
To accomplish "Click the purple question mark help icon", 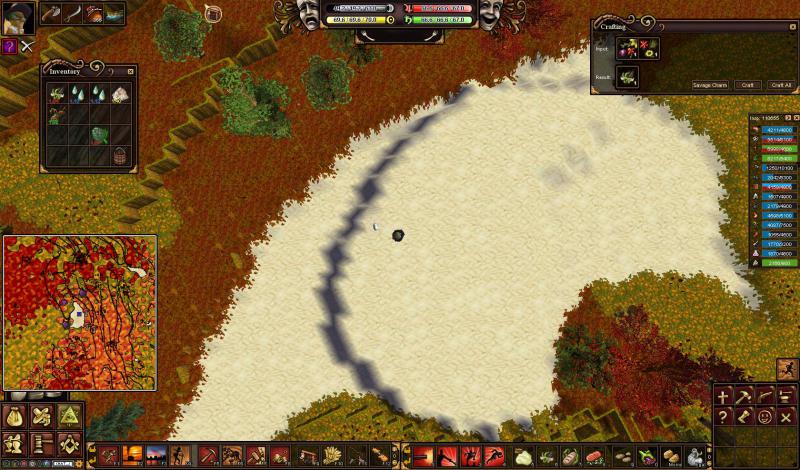I will 9,46.
